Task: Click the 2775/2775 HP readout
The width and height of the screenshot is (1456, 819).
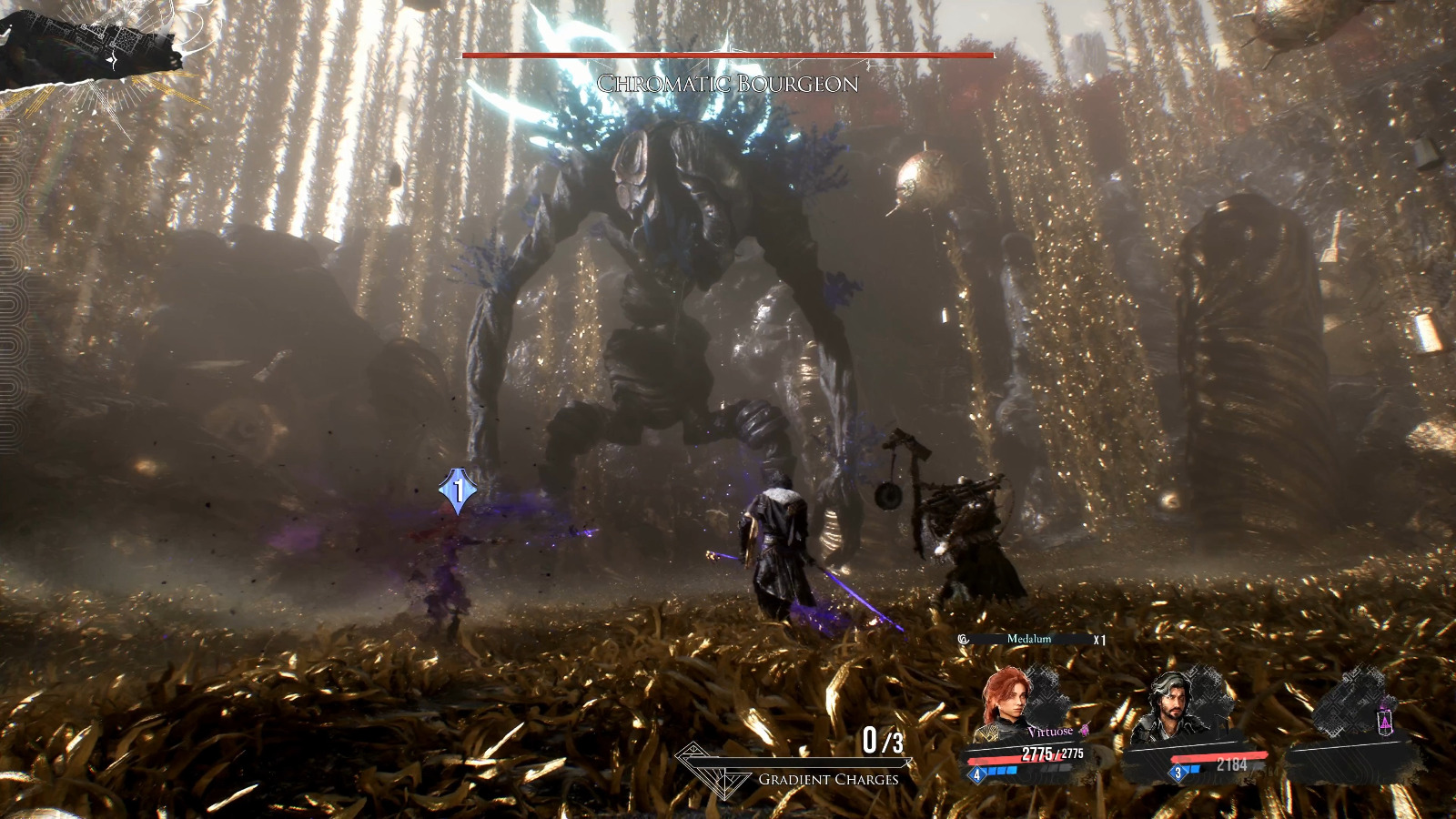Action: pyautogui.click(x=1051, y=753)
